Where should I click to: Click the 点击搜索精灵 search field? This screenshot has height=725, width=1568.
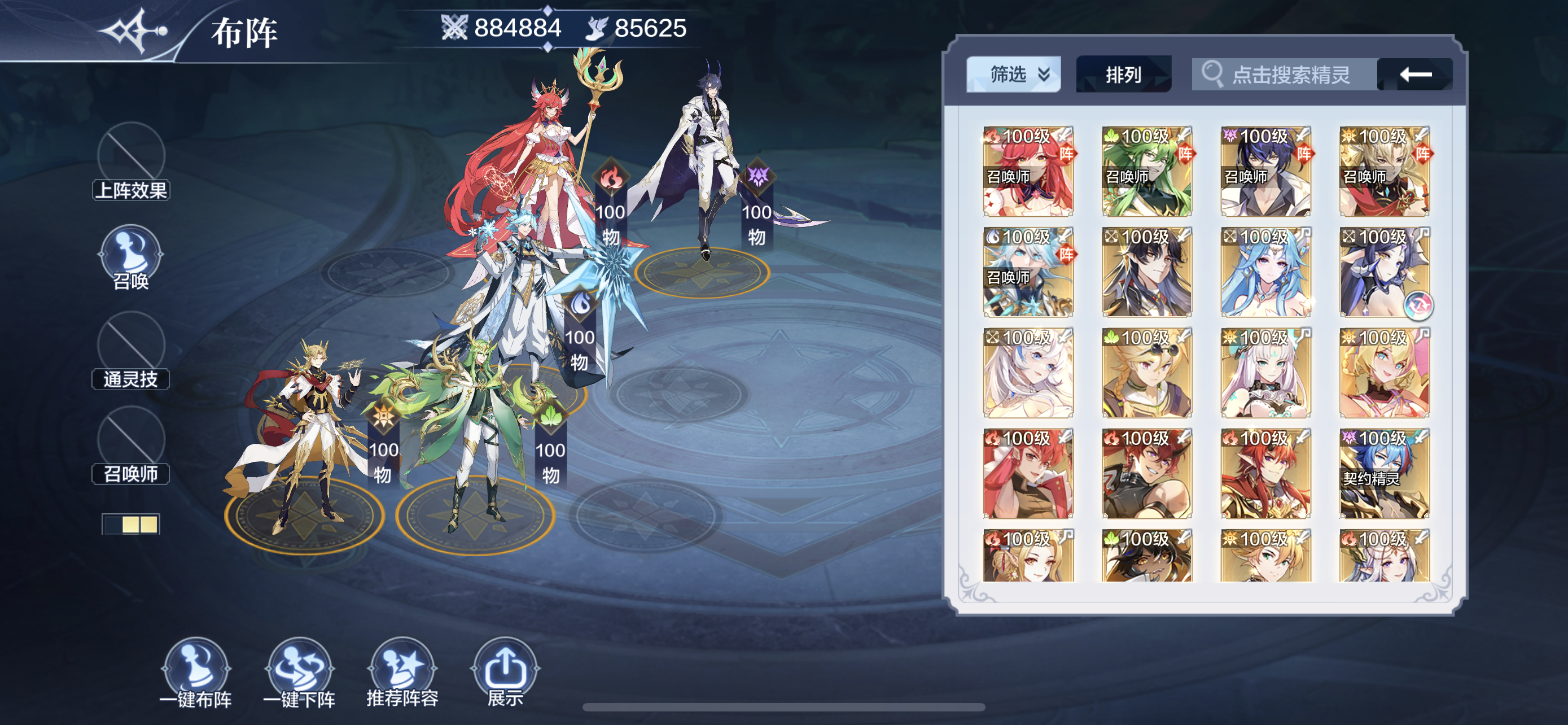1284,75
